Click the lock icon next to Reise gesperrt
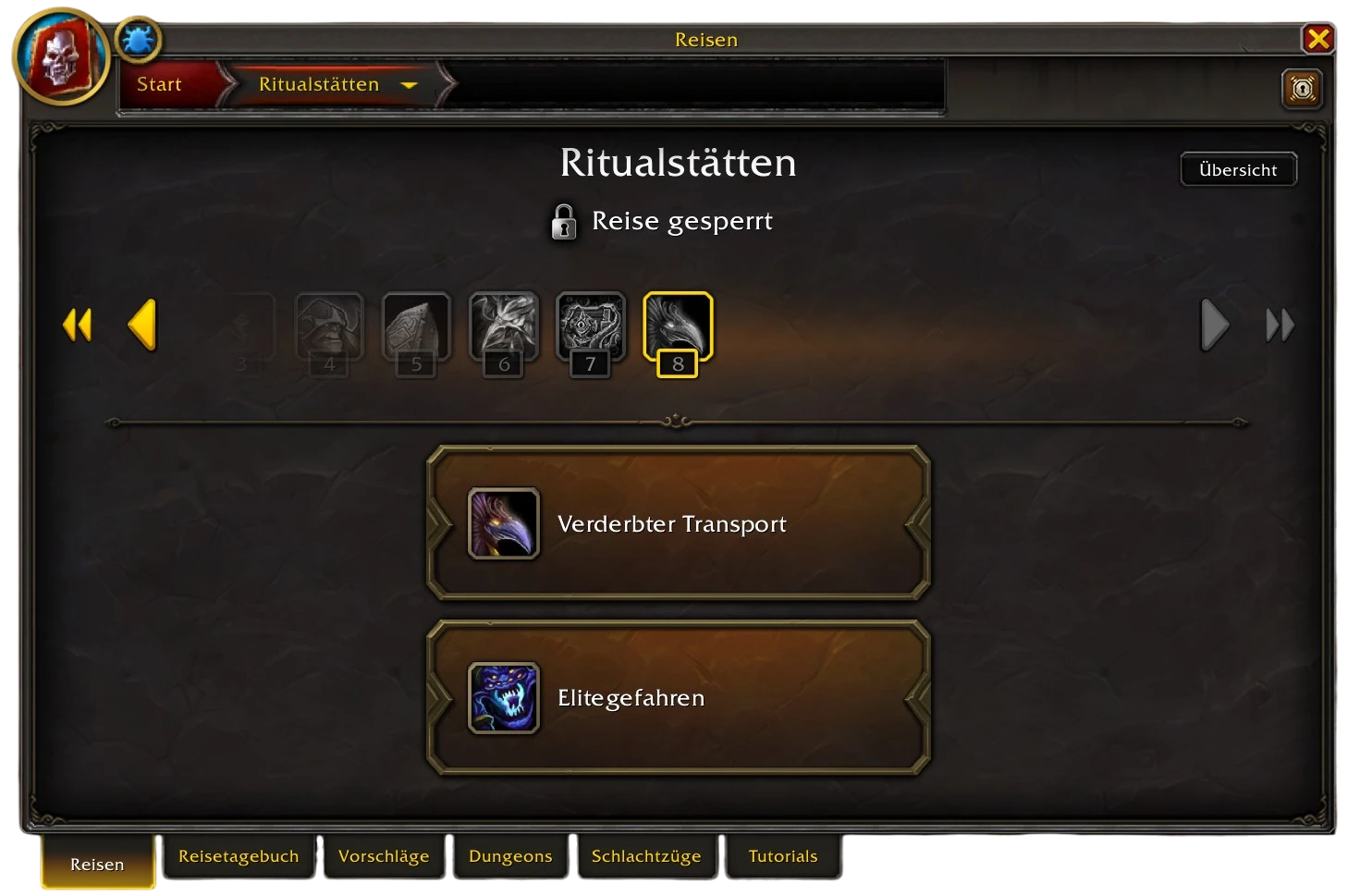The width and height of the screenshot is (1348, 896). (x=566, y=221)
